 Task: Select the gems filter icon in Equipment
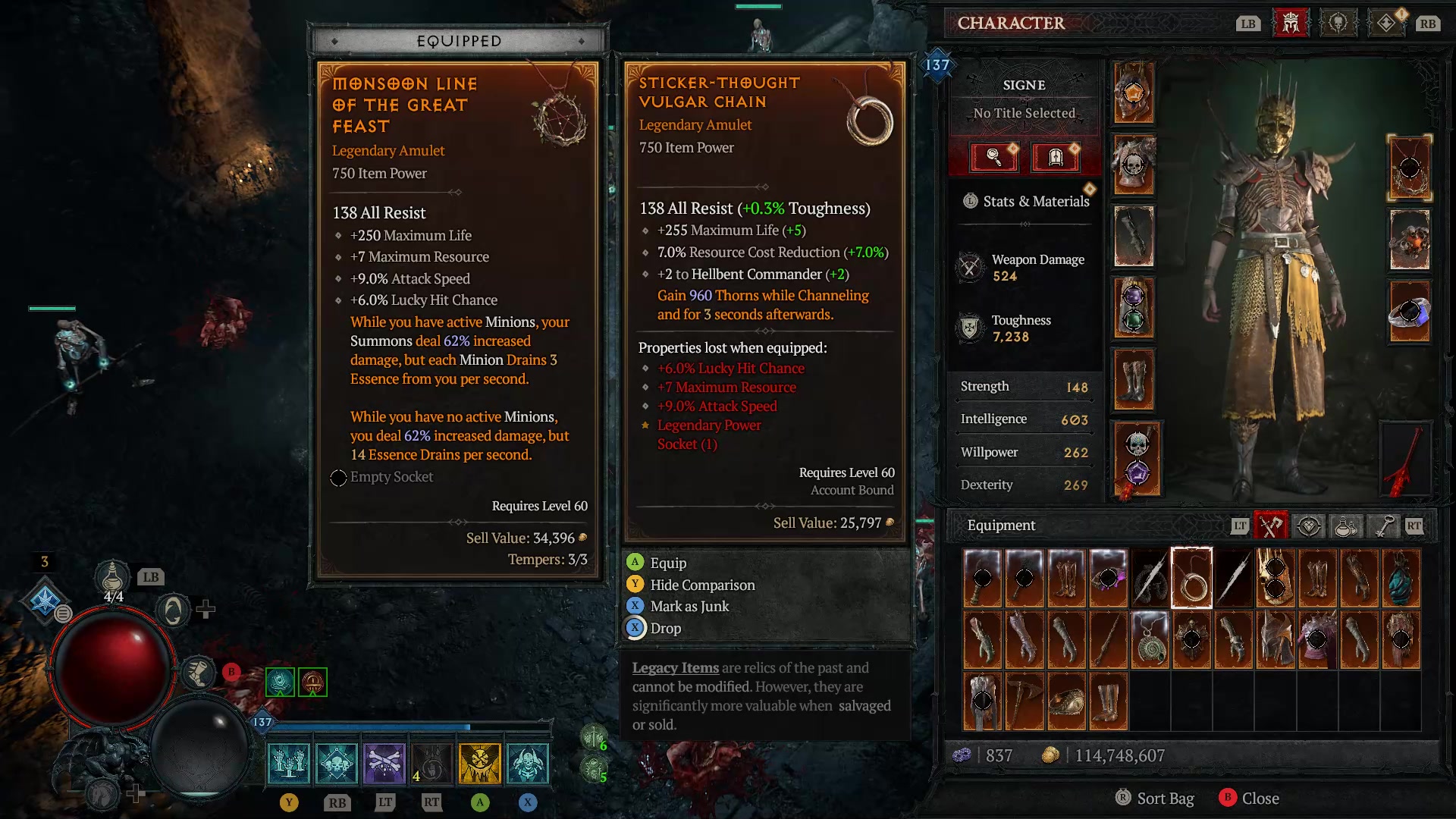(1309, 526)
